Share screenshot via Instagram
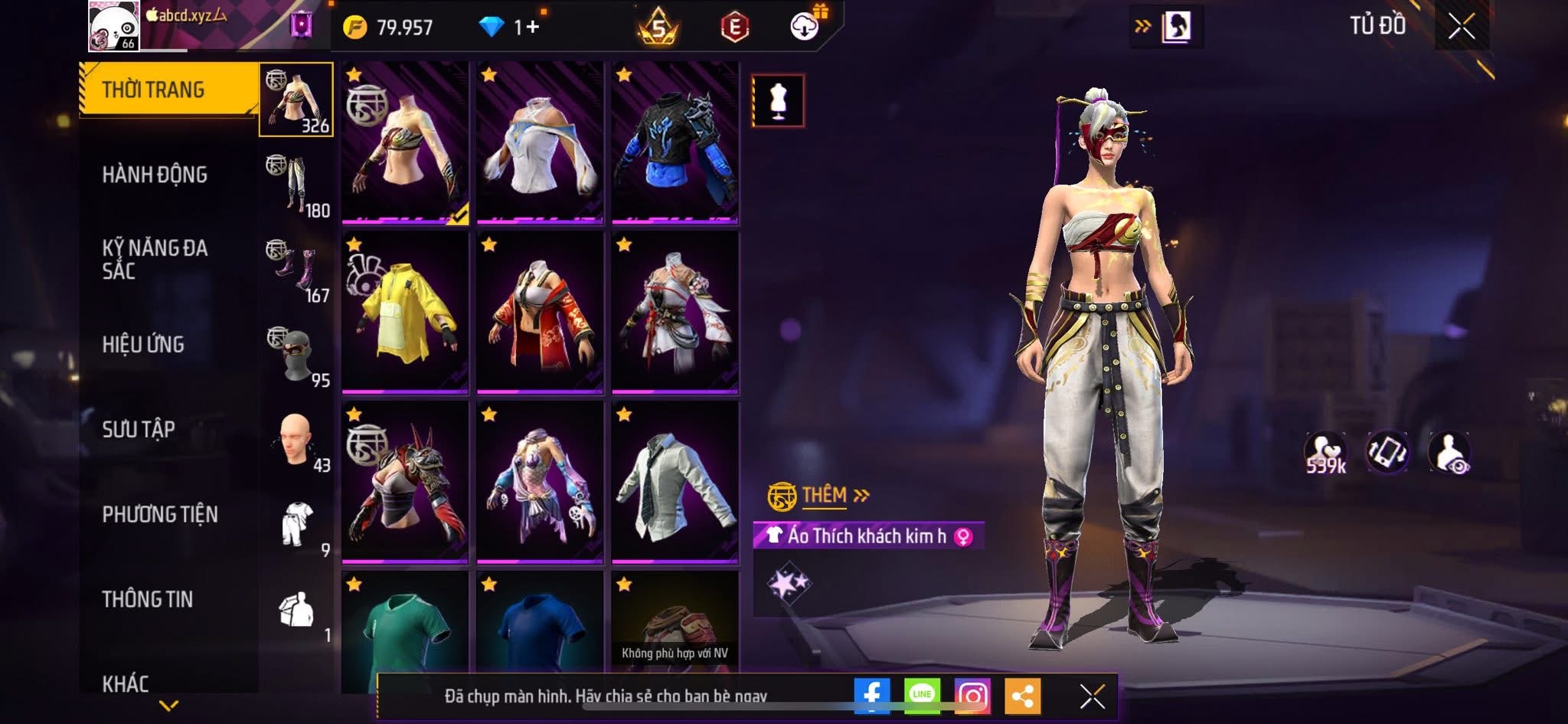 (x=972, y=696)
